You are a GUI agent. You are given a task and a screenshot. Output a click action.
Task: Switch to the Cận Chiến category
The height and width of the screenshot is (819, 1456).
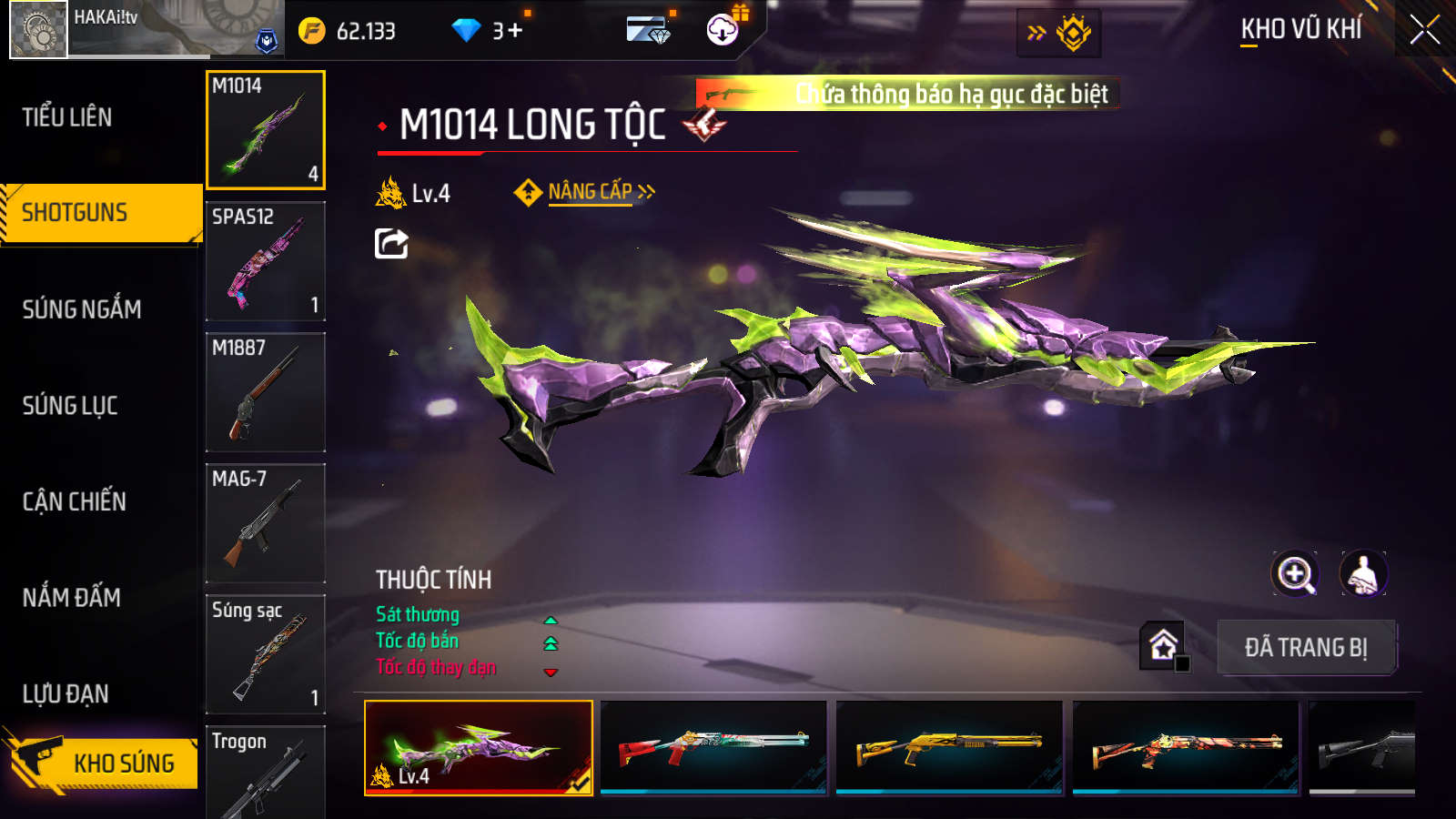pyautogui.click(x=75, y=501)
